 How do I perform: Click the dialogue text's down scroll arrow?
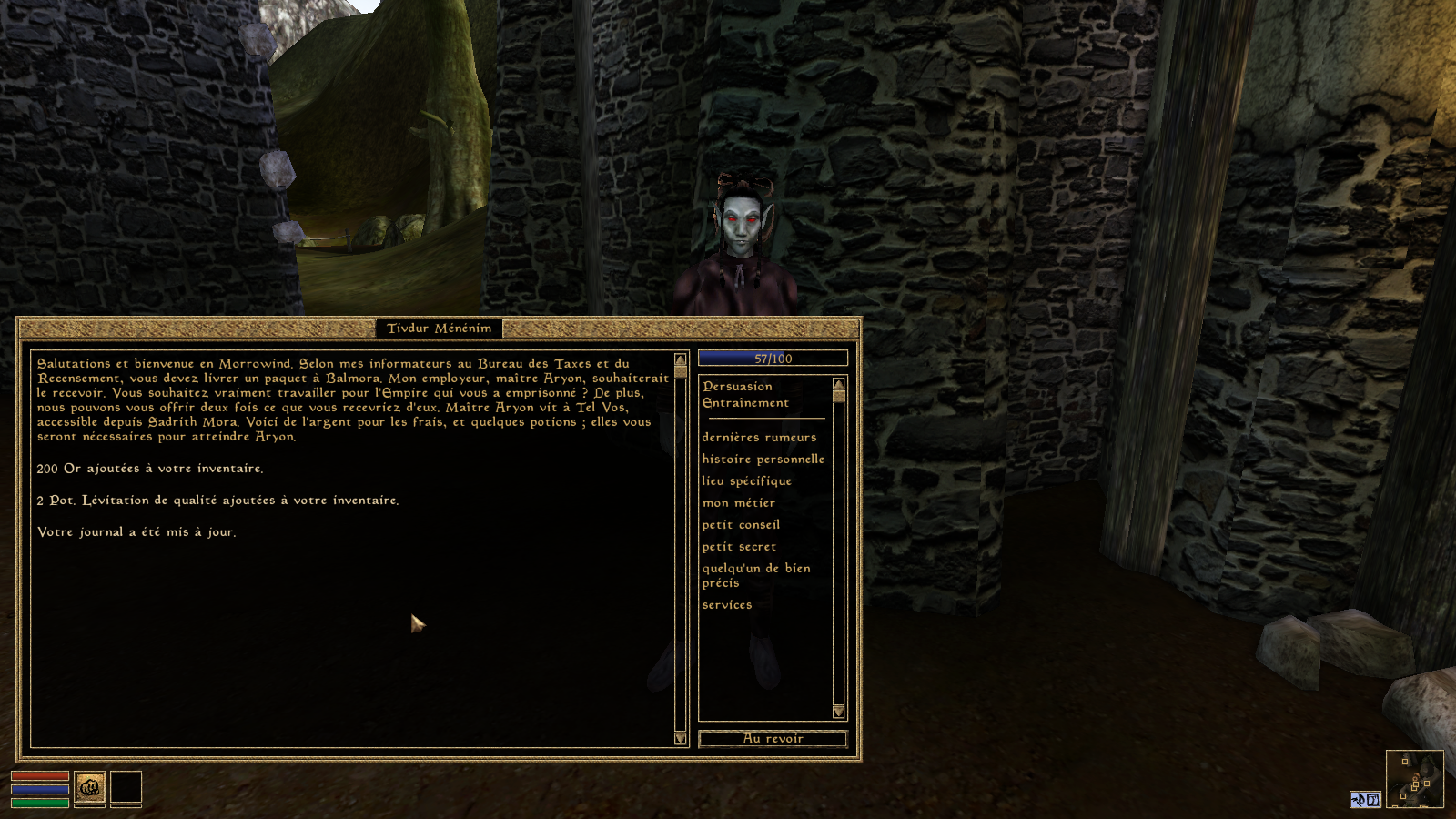680,738
